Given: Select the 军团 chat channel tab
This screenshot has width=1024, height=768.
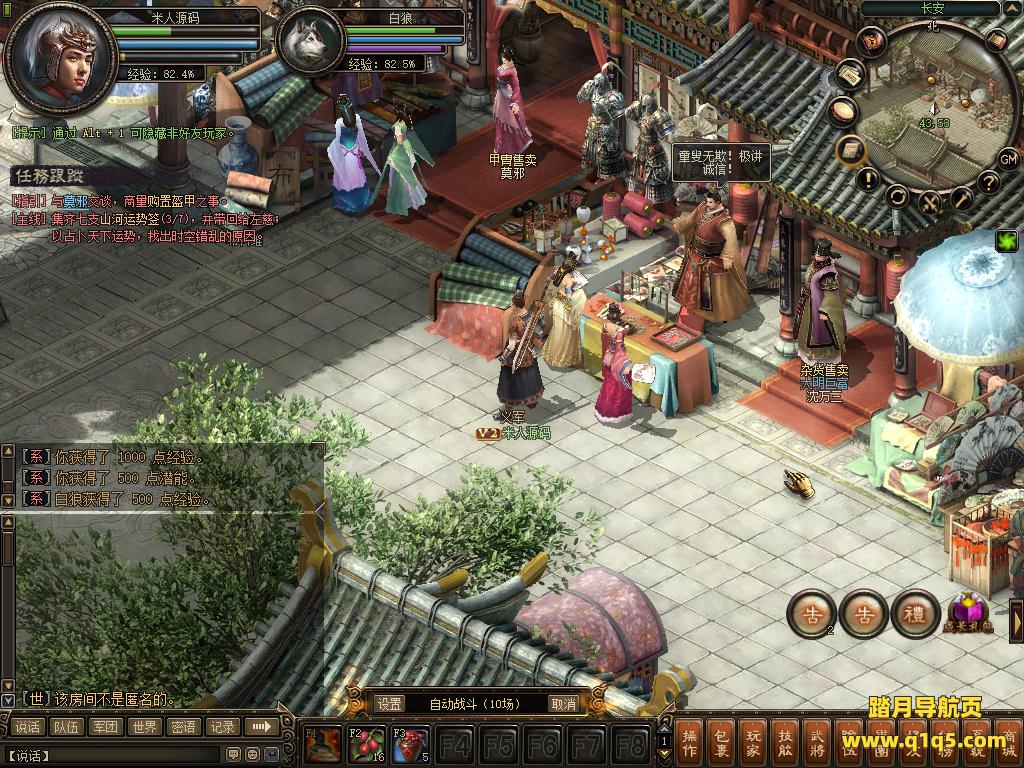Looking at the screenshot, I should click(106, 727).
